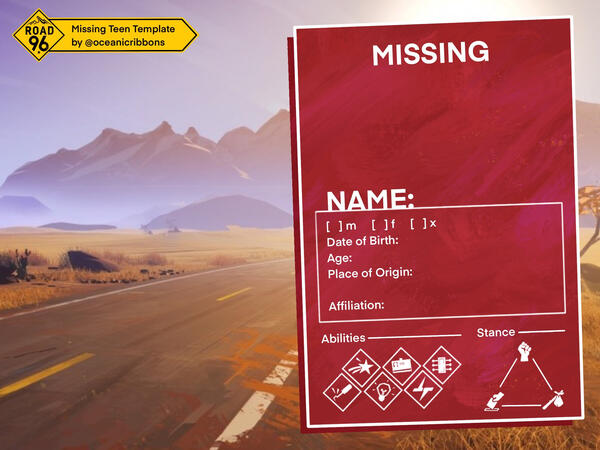
Task: Choose the ballot vote stance
Action: point(493,401)
